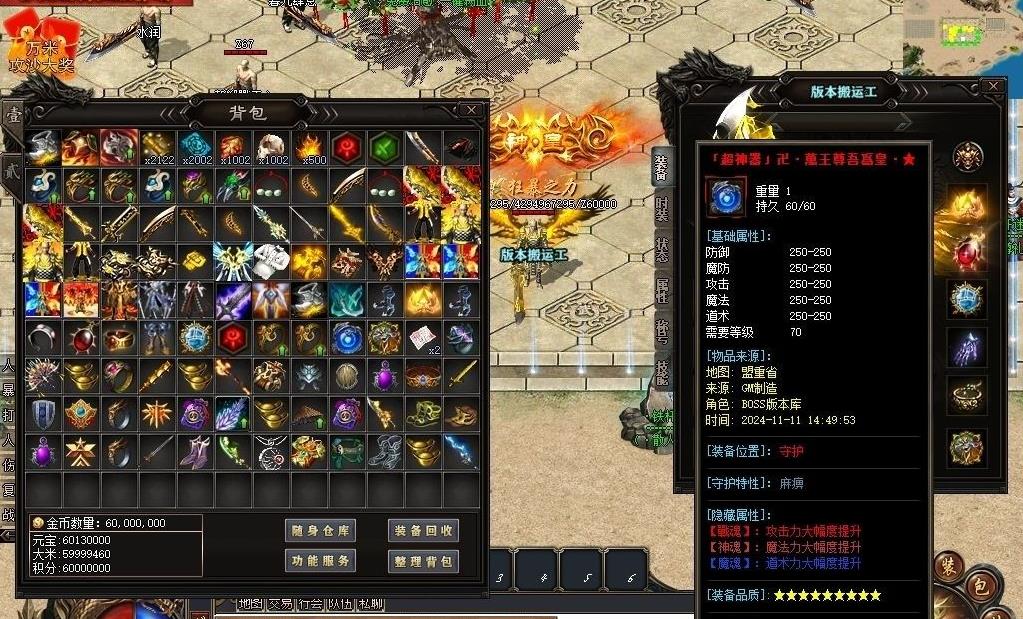Switch to the 时装 fashion tab
Image resolution: width=1023 pixels, height=619 pixels.
pos(661,208)
